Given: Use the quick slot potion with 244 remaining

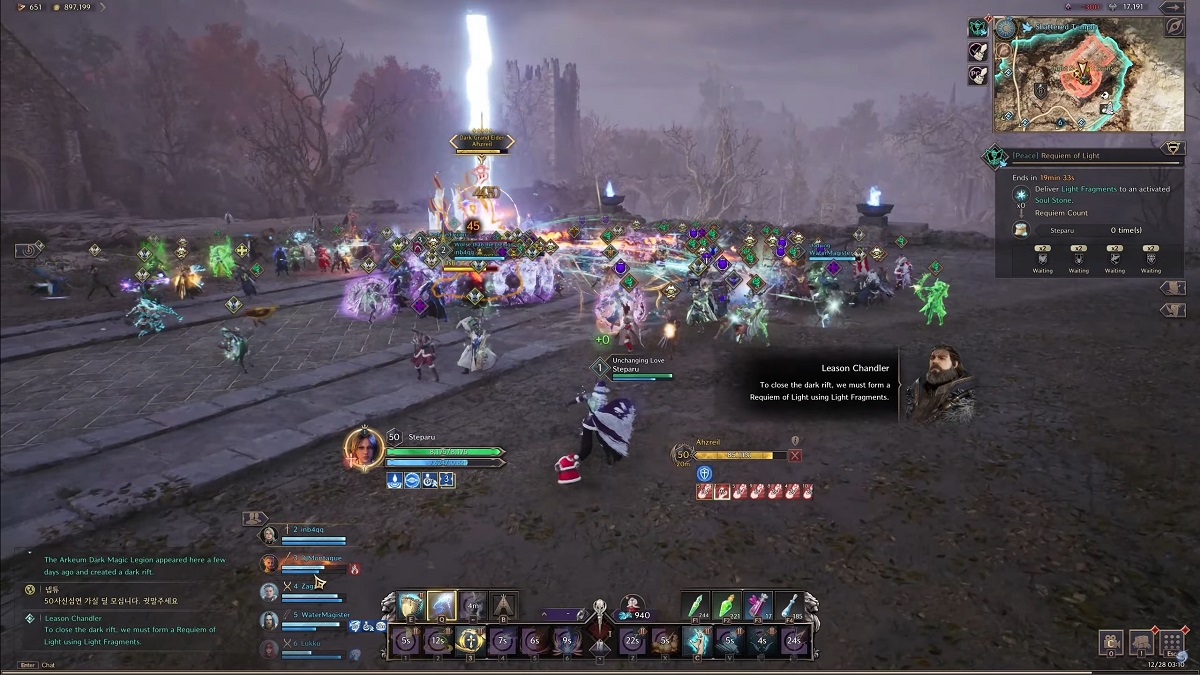Looking at the screenshot, I should [x=696, y=605].
